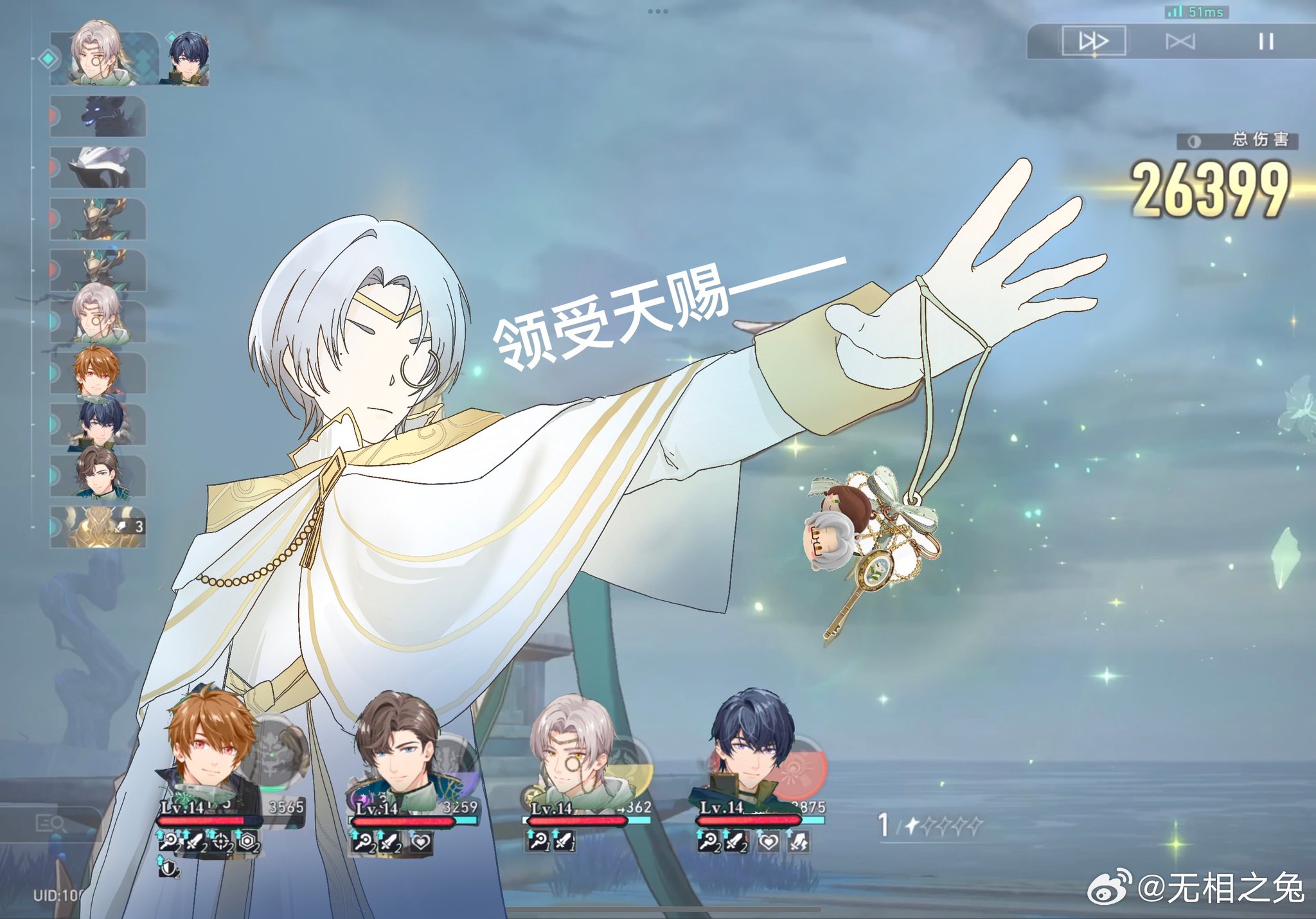Click the lightning buff icon on the dark-haired ally

[797, 842]
